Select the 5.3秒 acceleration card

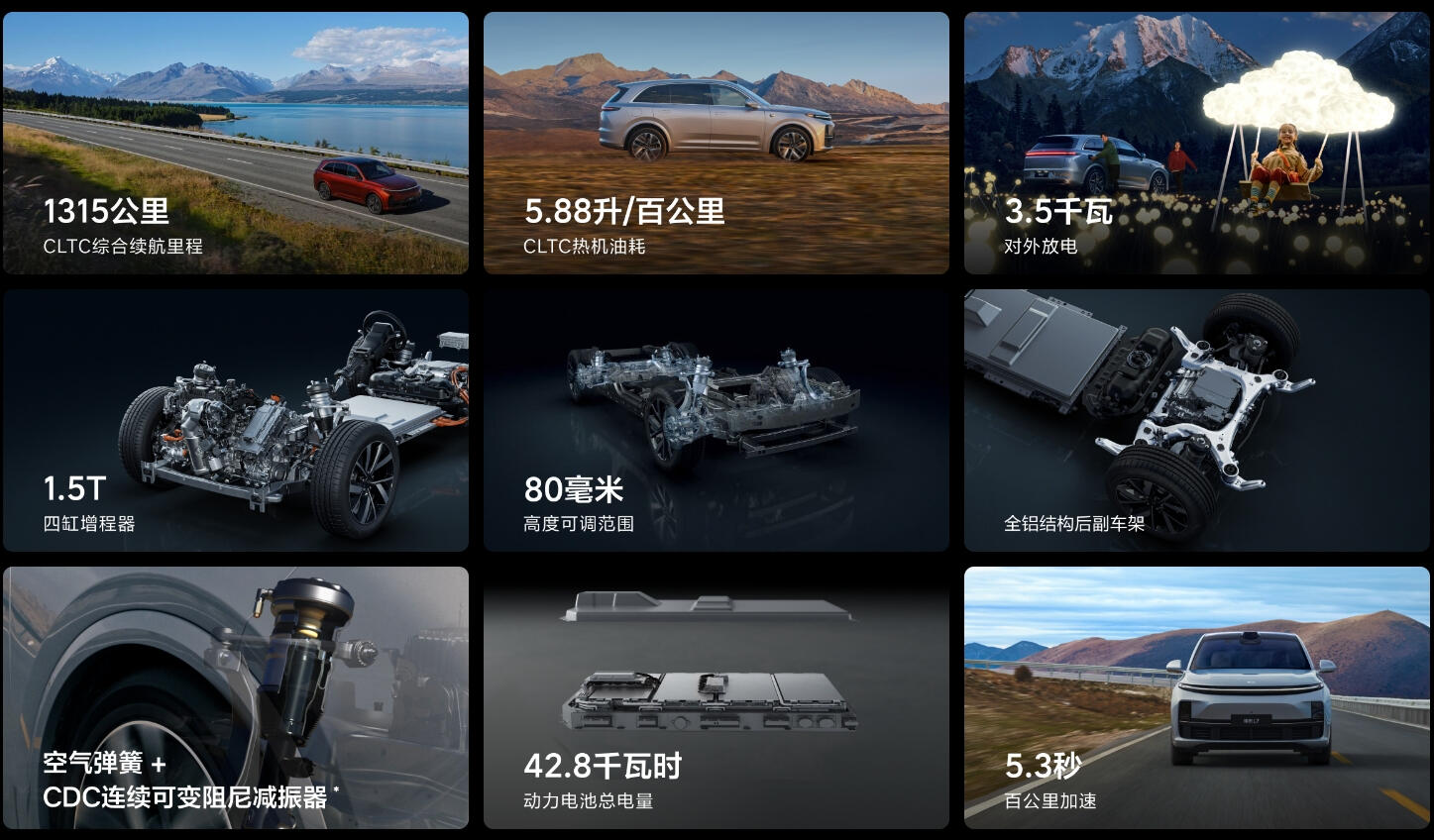click(x=1196, y=697)
